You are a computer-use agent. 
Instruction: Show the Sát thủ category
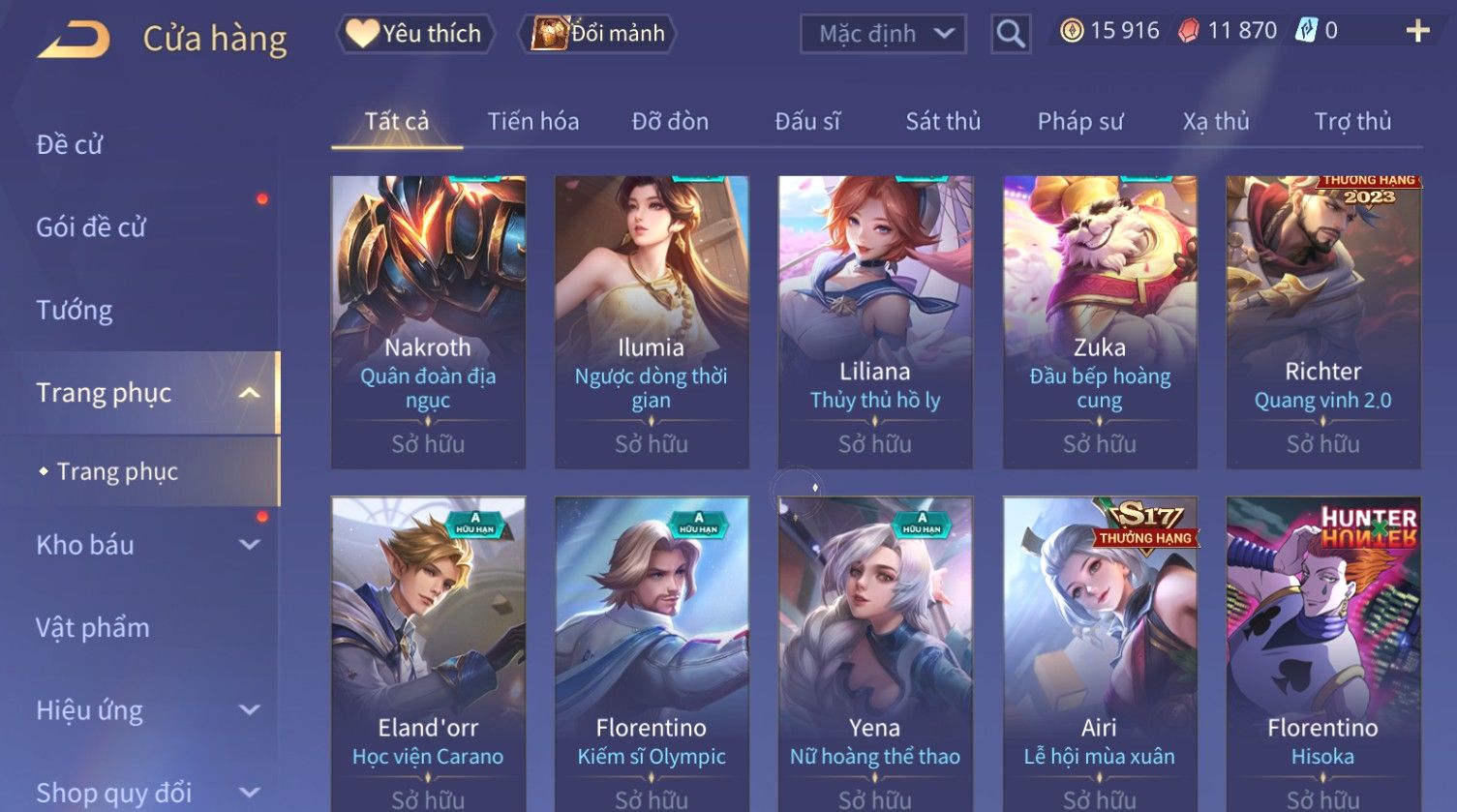point(943,122)
